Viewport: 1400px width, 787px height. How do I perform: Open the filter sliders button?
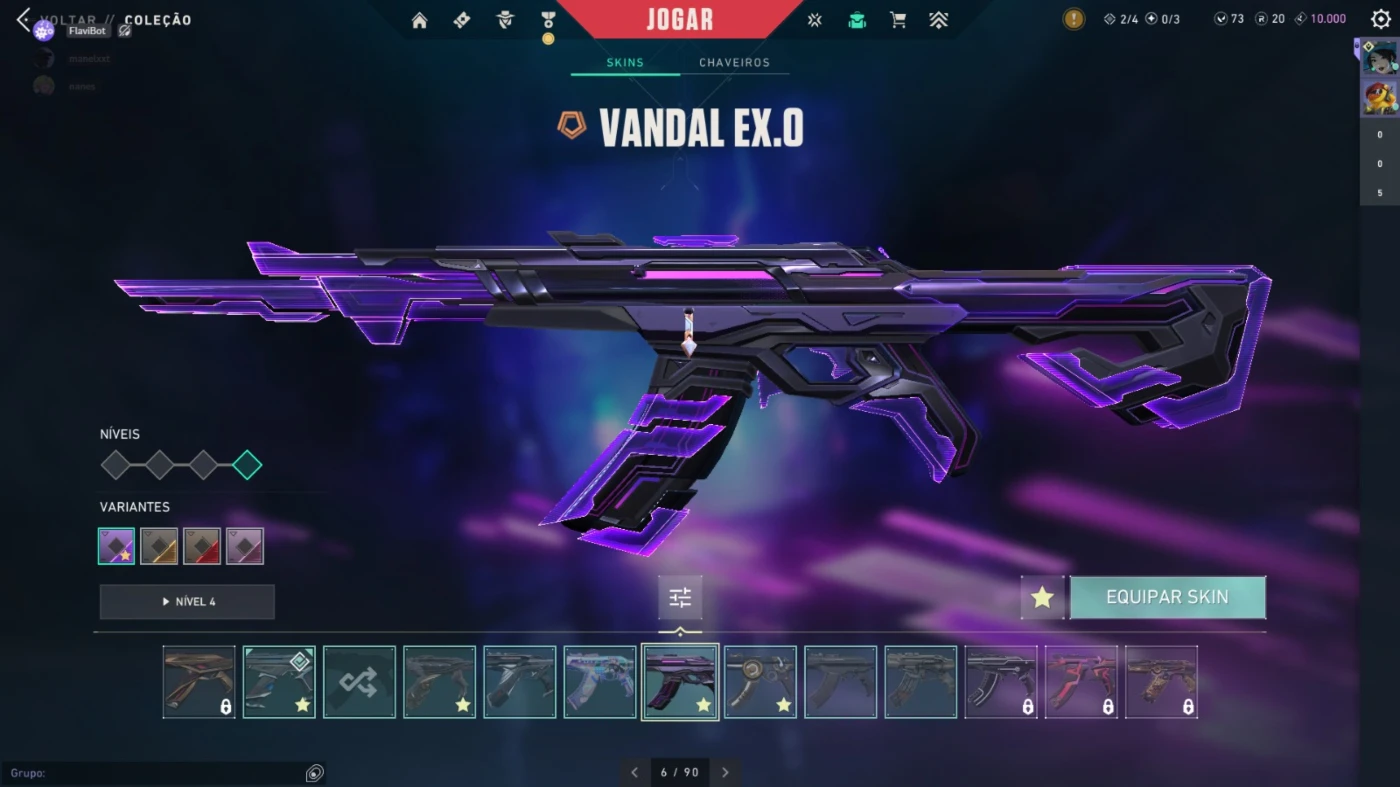680,597
